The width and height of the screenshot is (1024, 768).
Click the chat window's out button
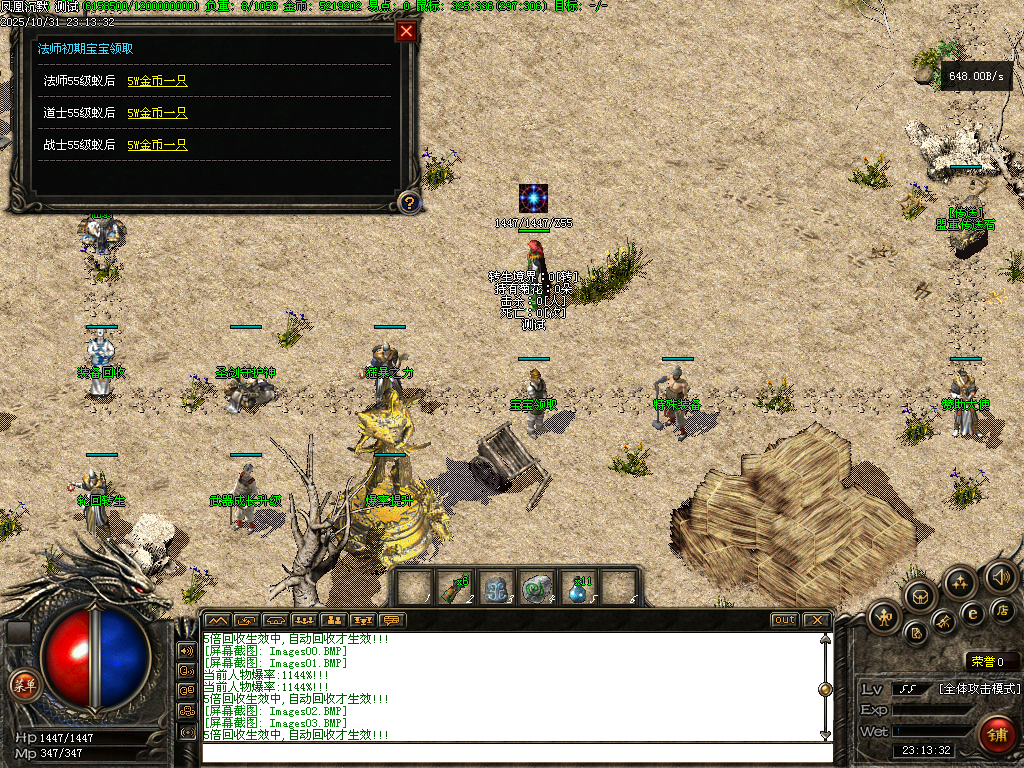click(785, 620)
